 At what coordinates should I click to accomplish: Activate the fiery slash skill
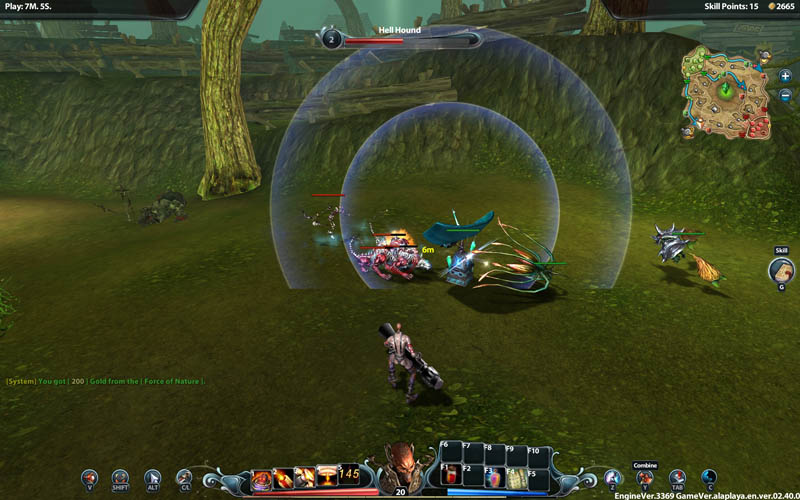(x=283, y=477)
